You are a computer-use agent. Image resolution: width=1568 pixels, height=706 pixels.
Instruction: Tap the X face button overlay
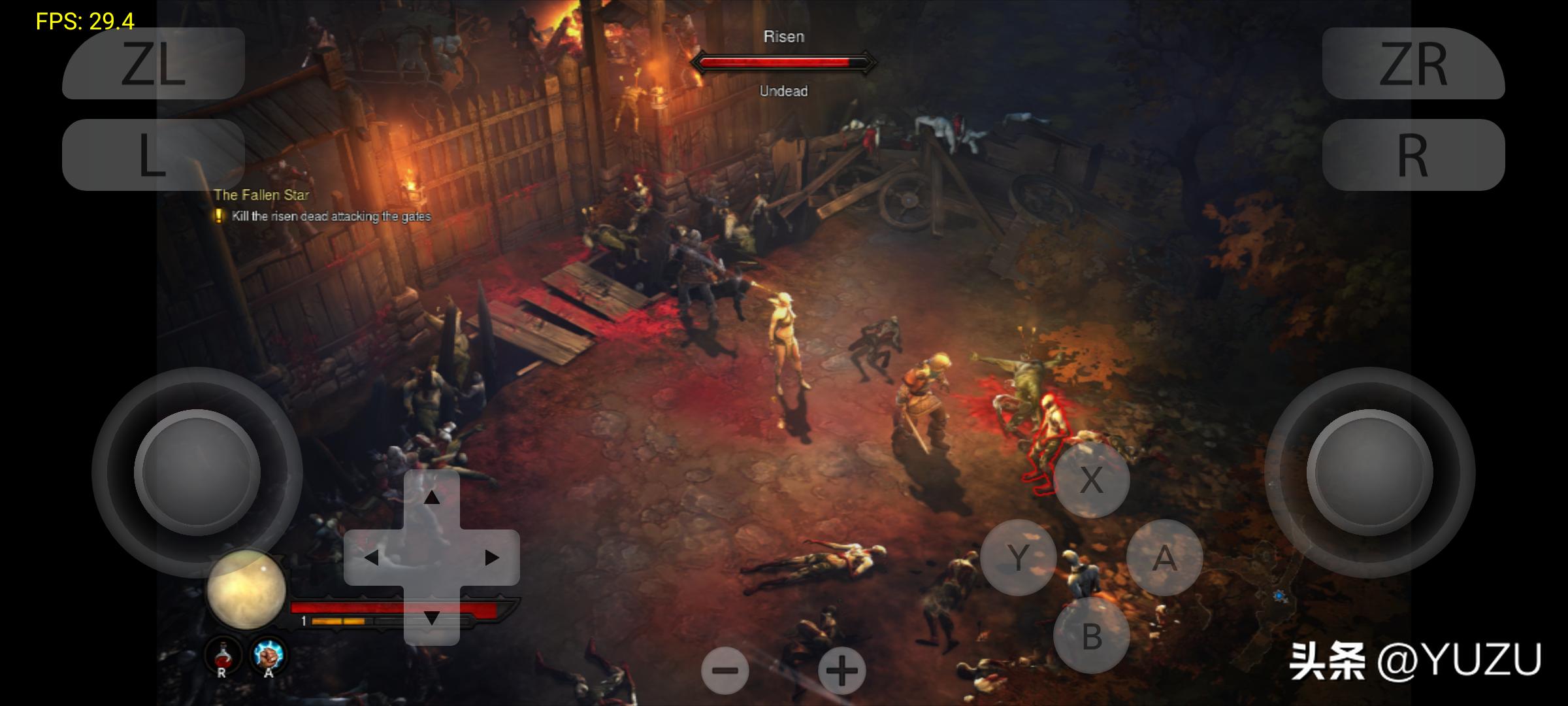tap(1092, 480)
